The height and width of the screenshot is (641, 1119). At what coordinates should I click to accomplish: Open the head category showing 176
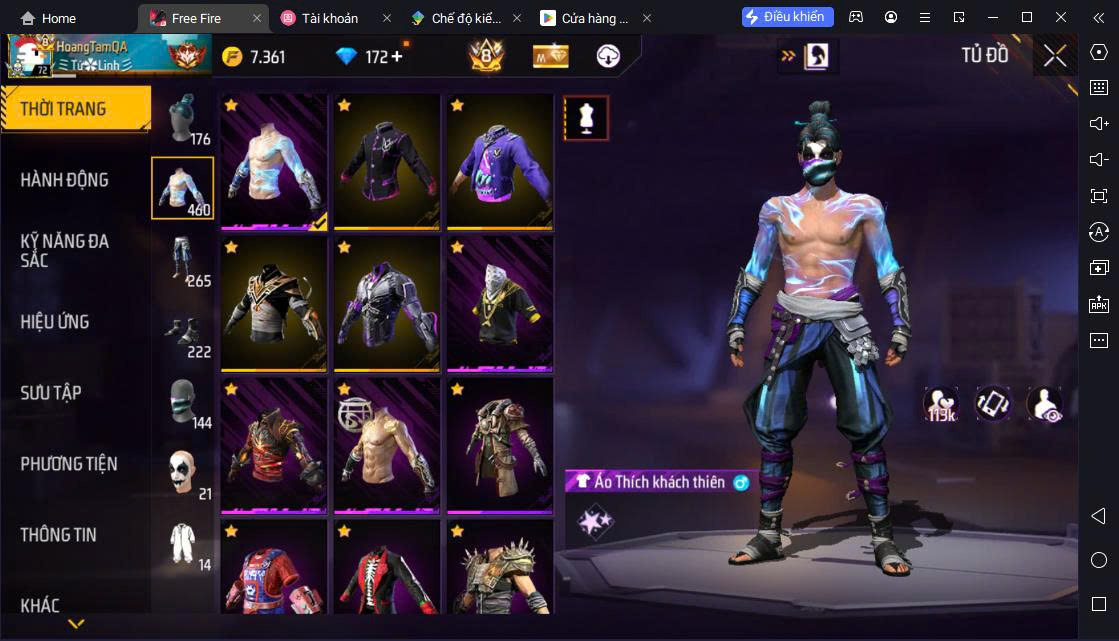182,120
